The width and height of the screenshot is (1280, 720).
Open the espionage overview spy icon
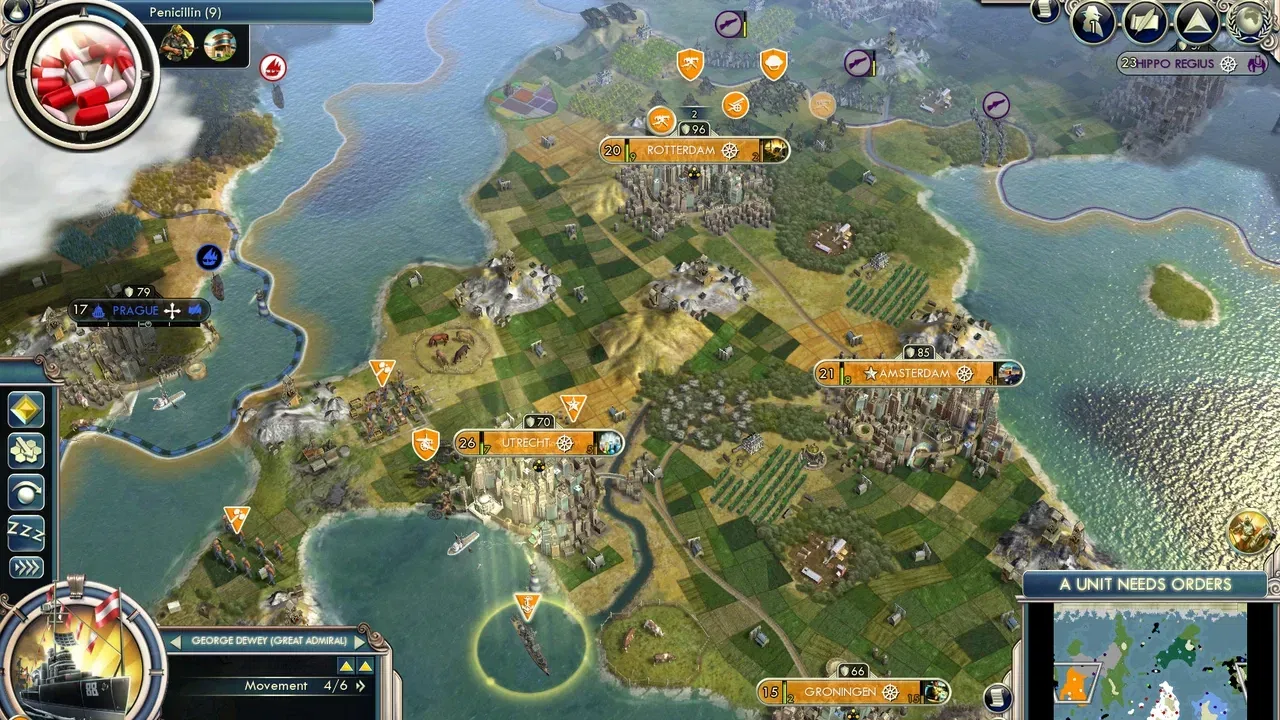pos(1092,21)
